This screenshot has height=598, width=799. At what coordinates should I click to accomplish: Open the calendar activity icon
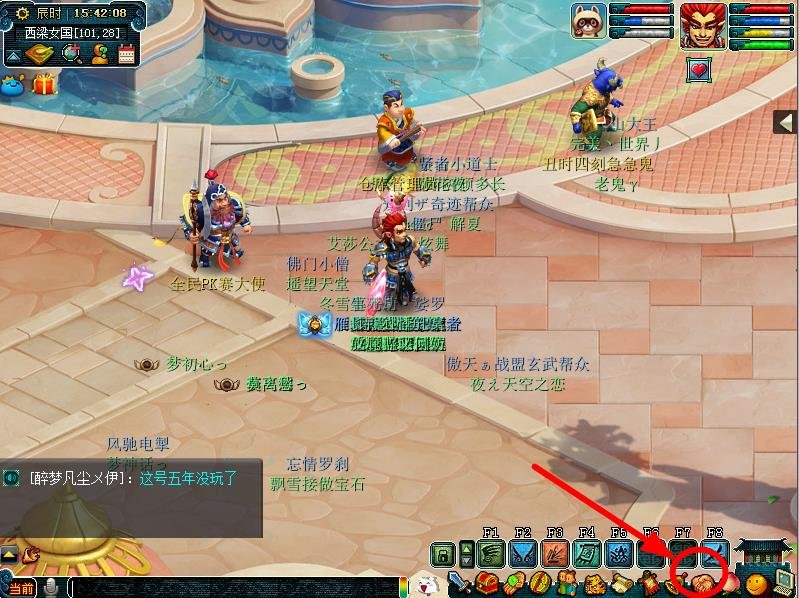pos(127,54)
